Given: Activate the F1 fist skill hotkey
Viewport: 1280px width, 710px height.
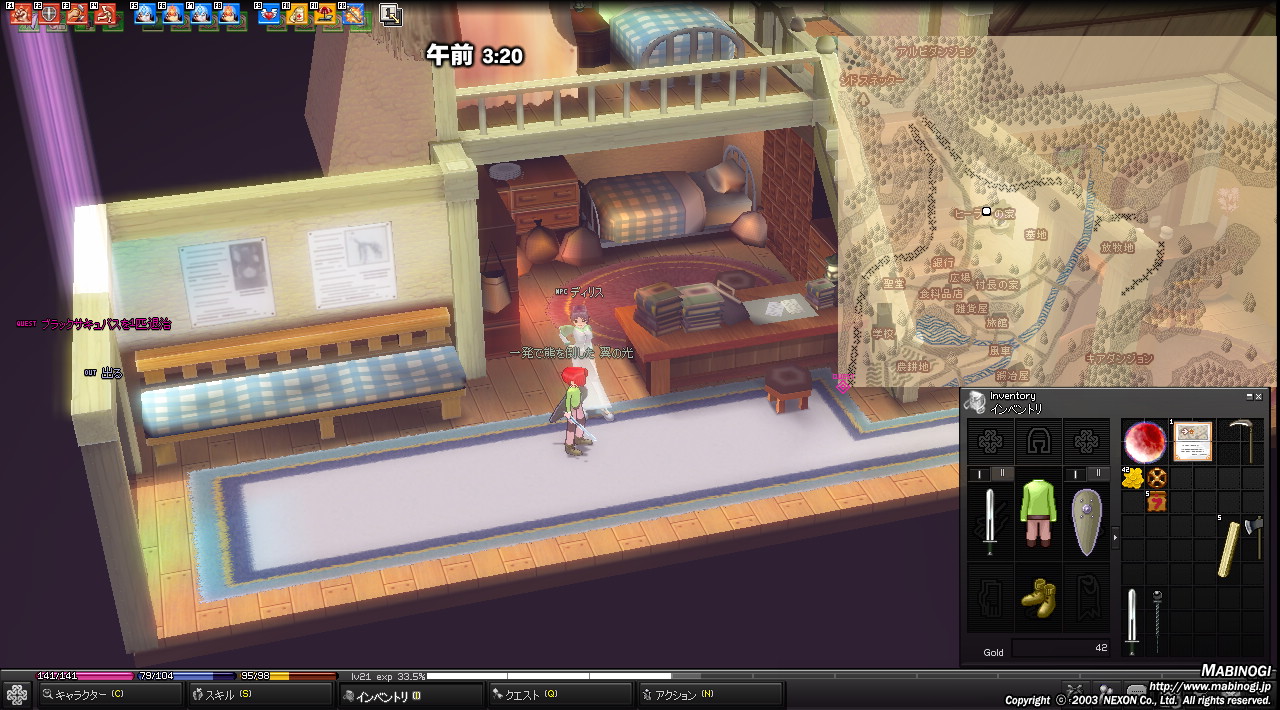Looking at the screenshot, I should 21,14.
